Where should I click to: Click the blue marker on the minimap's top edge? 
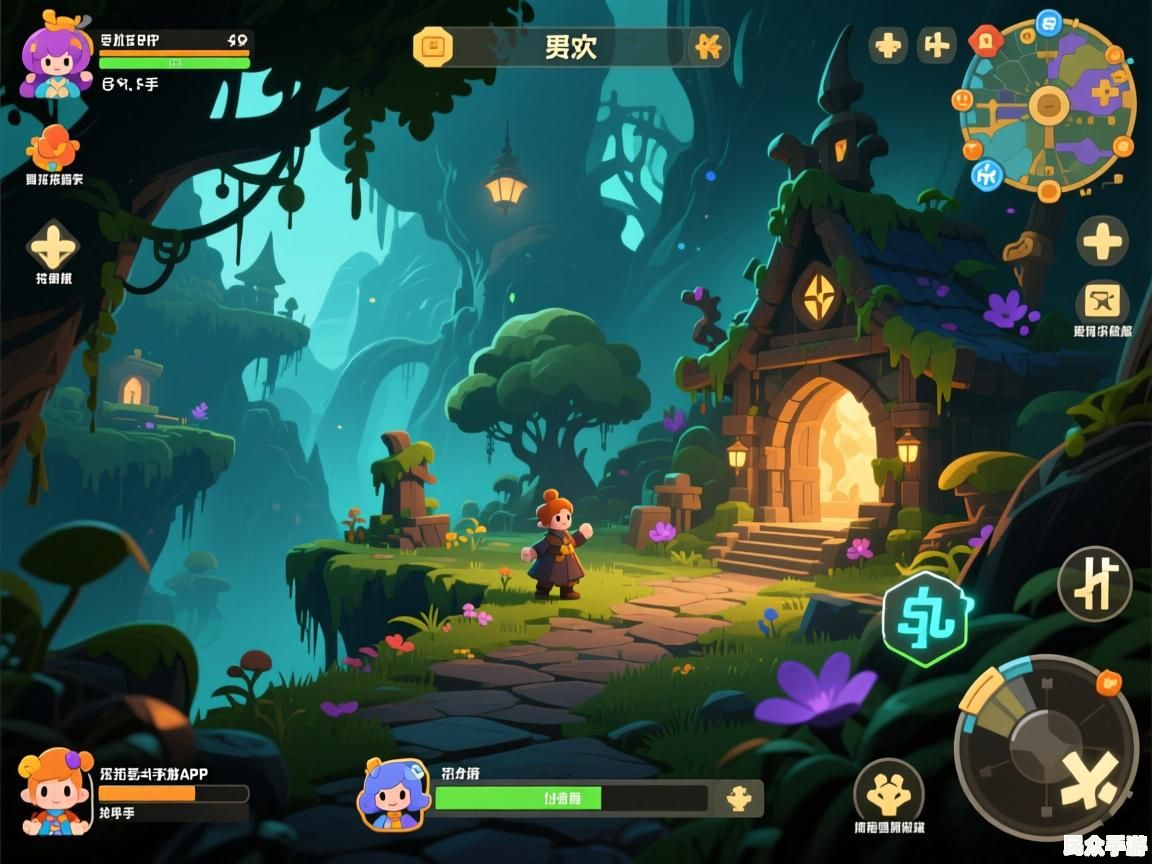[1048, 21]
